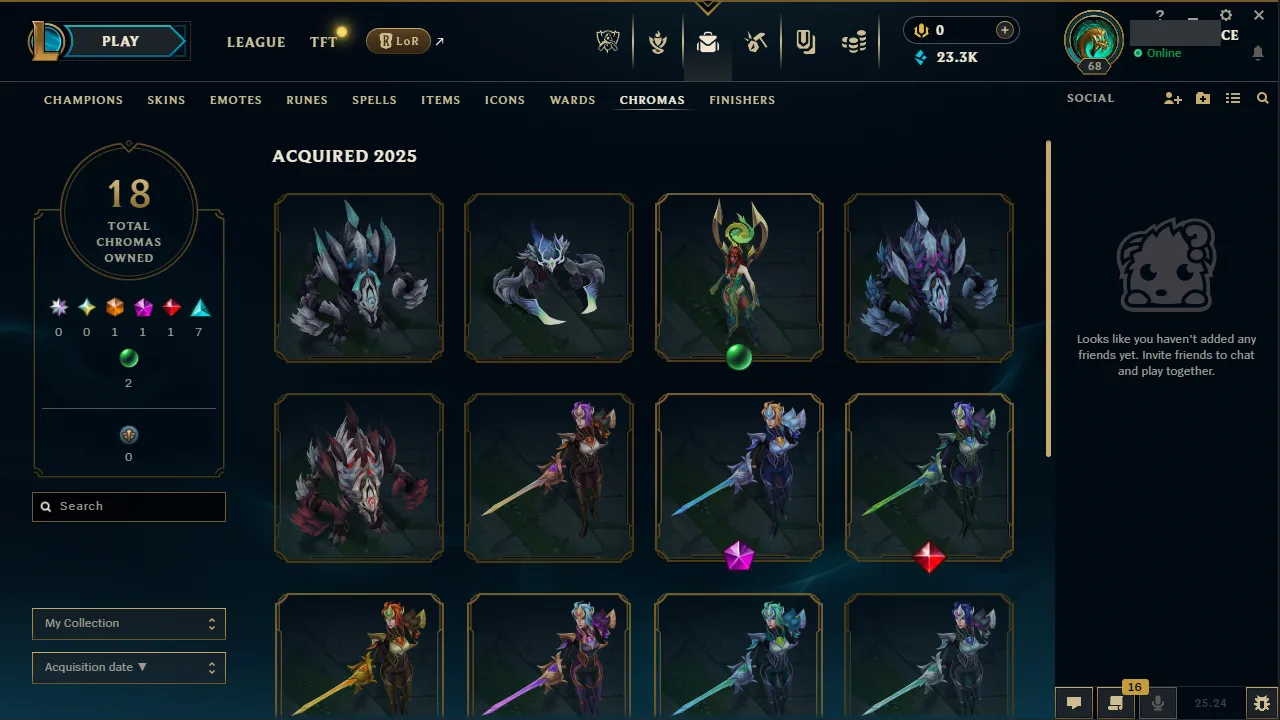Expand the gold chevron banner at top center
This screenshot has width=1280, height=720.
point(708,6)
